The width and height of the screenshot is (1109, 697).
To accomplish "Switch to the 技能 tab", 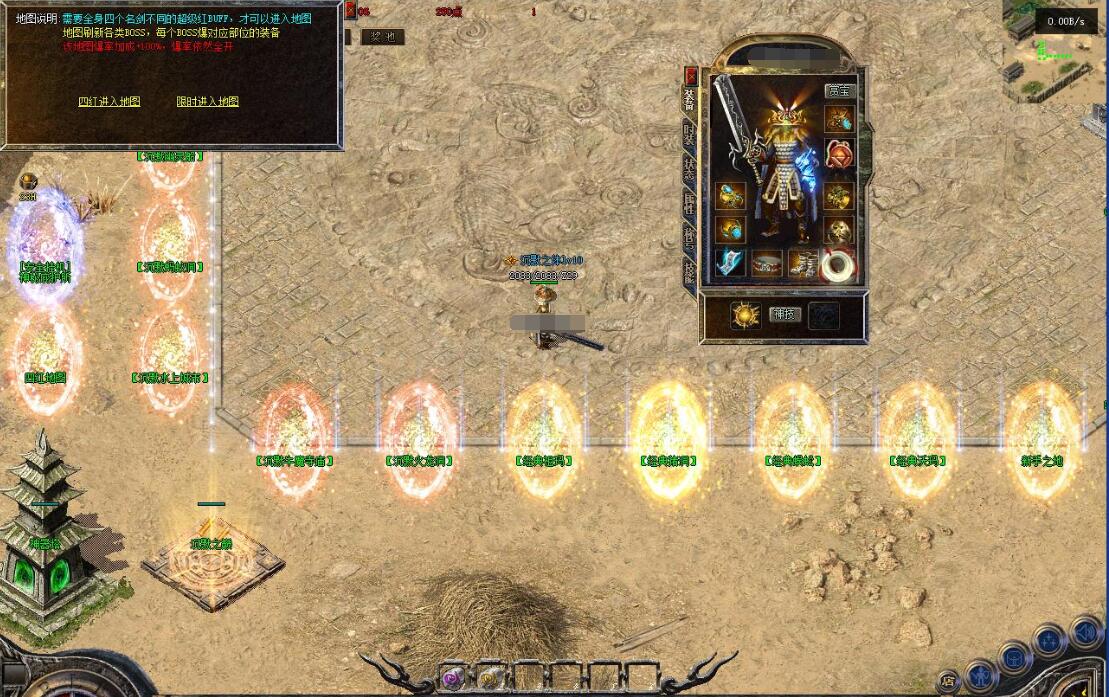I will click(690, 272).
